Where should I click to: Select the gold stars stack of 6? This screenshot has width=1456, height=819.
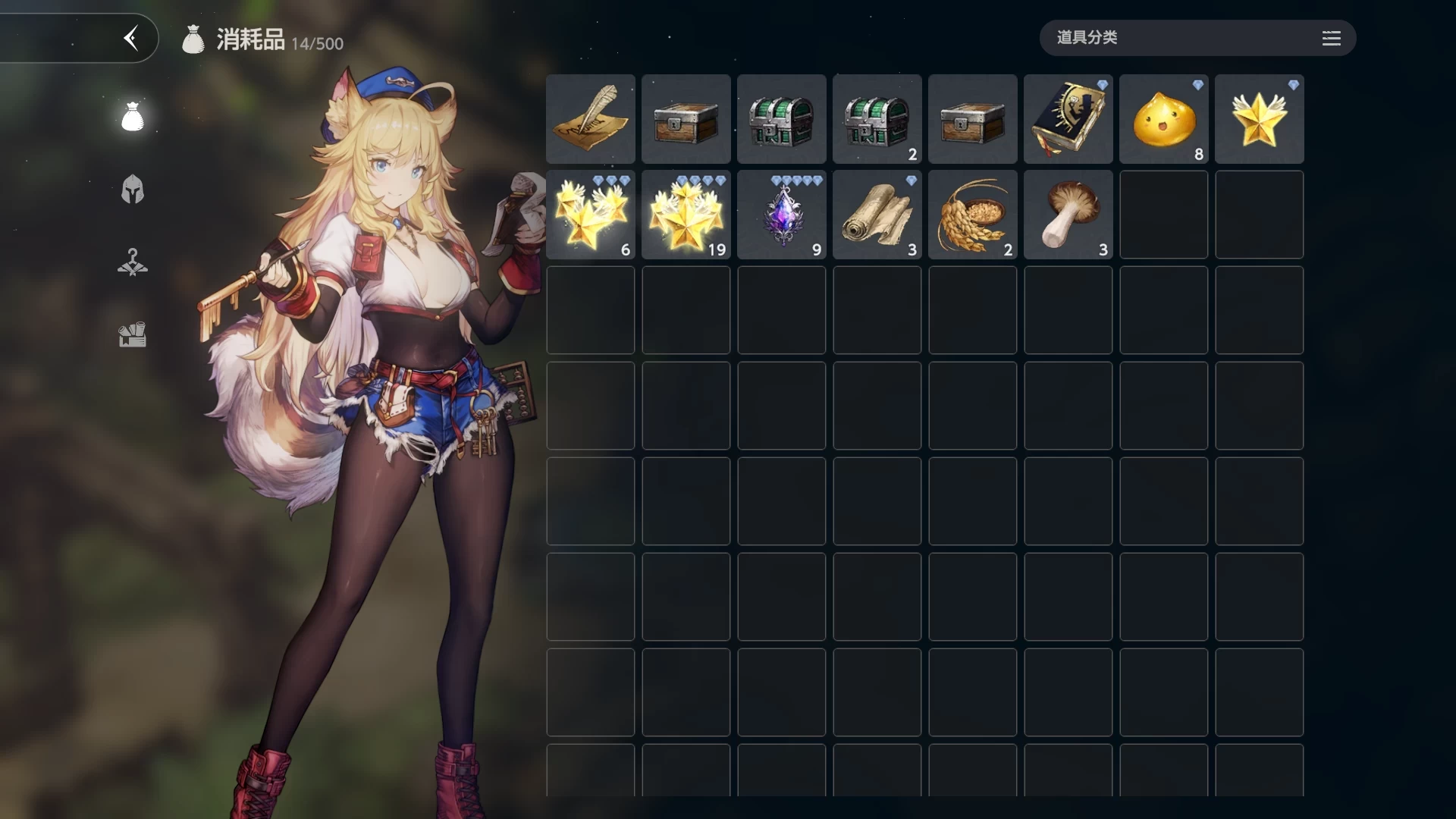591,215
